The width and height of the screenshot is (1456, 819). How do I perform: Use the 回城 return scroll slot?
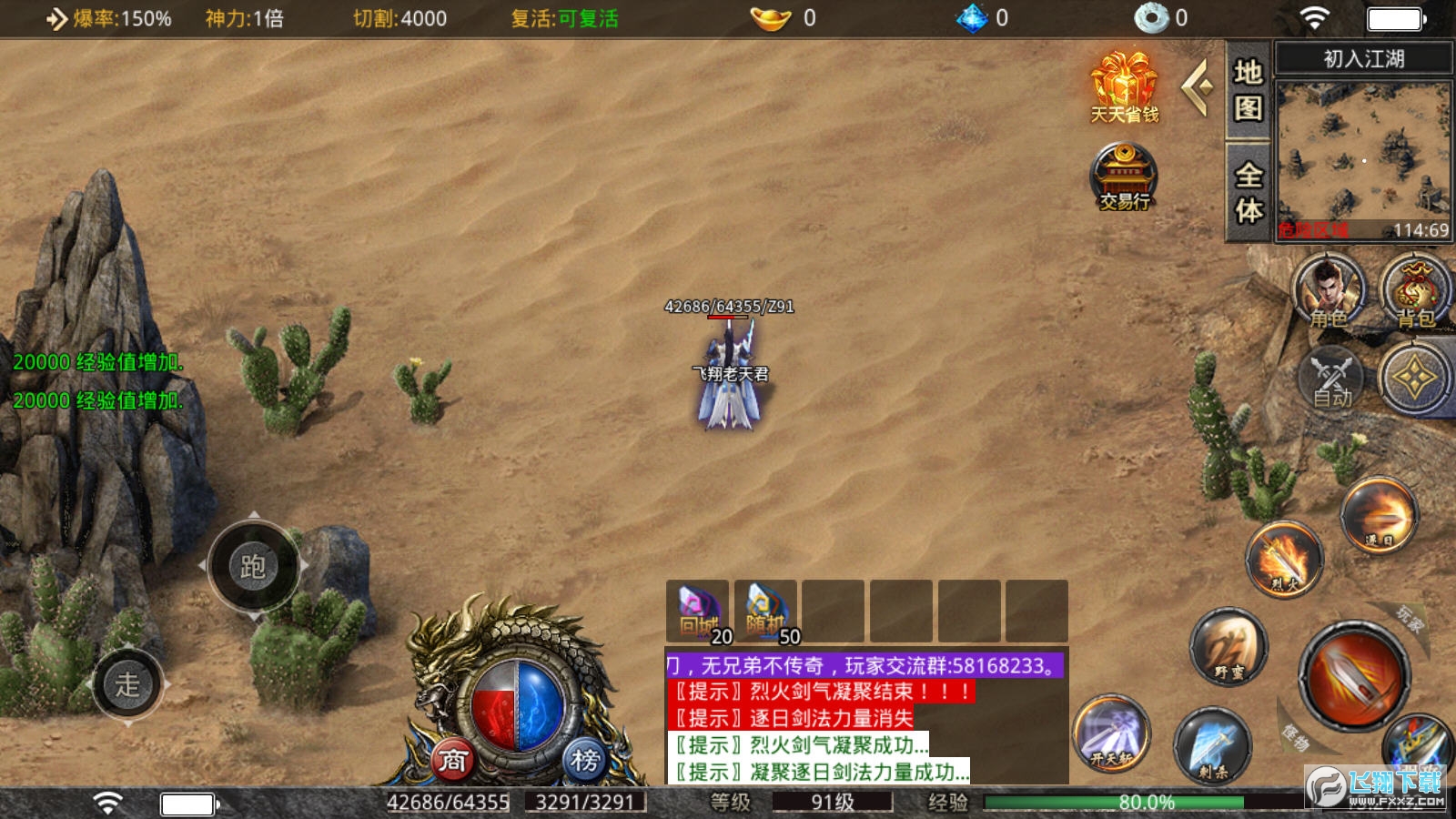pos(698,612)
